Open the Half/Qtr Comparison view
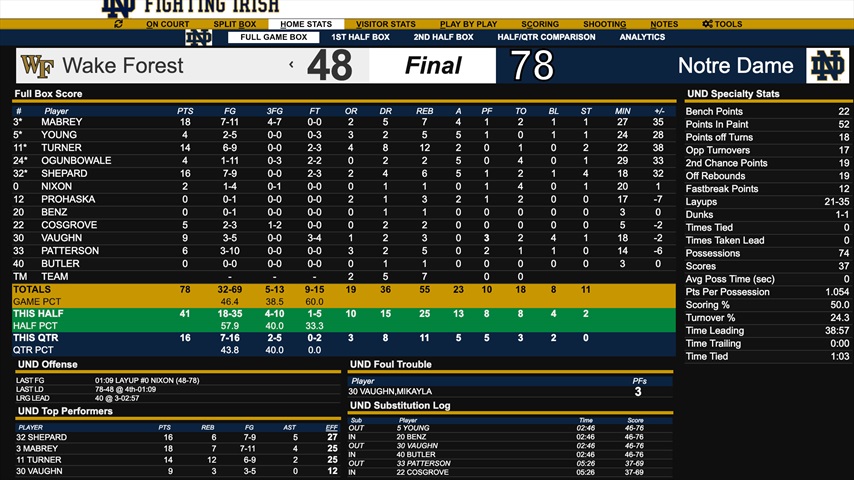This screenshot has height=480, width=854. (546, 38)
